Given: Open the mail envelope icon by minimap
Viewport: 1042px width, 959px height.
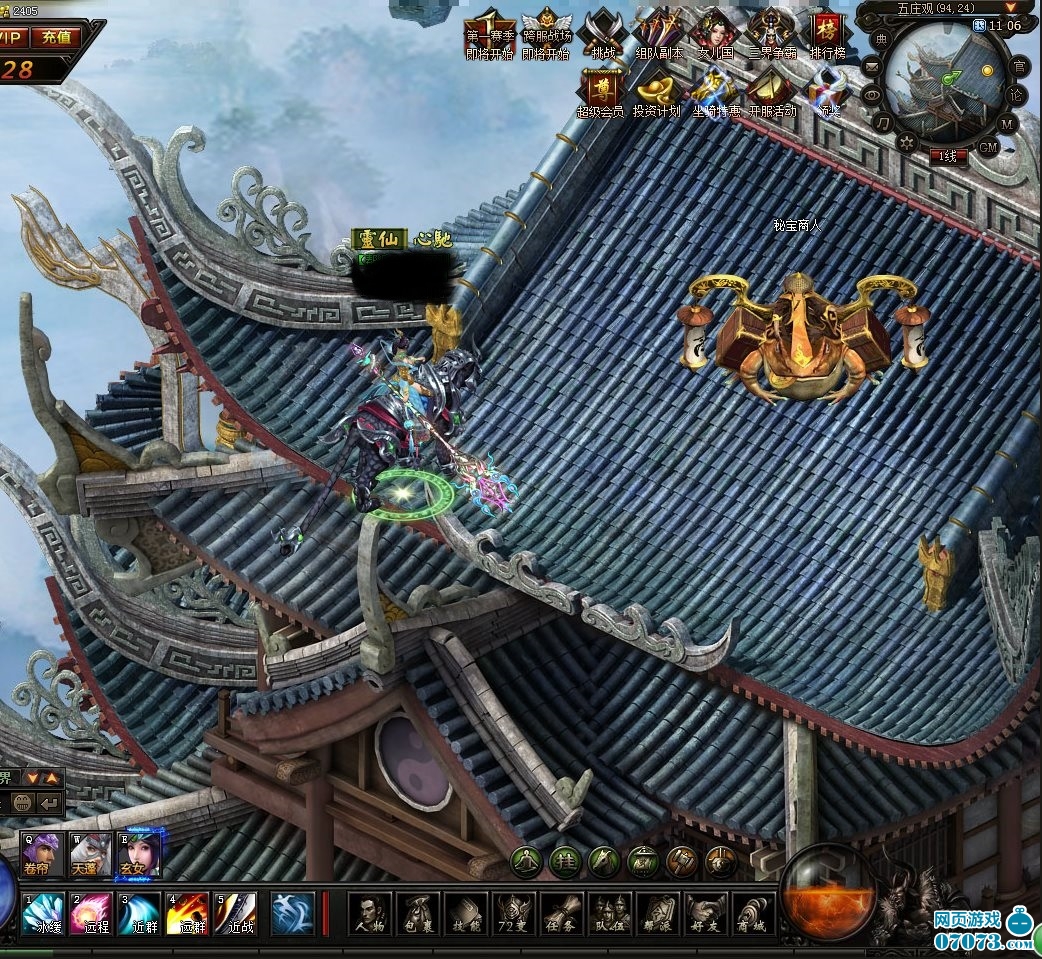Looking at the screenshot, I should click(x=872, y=67).
